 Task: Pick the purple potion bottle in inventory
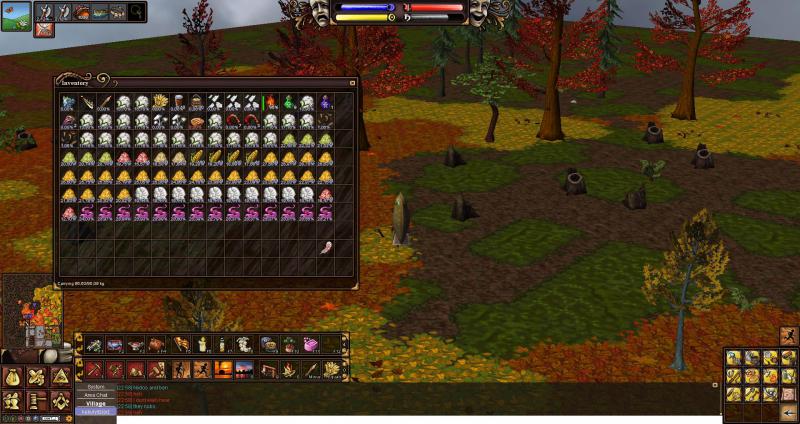[327, 101]
